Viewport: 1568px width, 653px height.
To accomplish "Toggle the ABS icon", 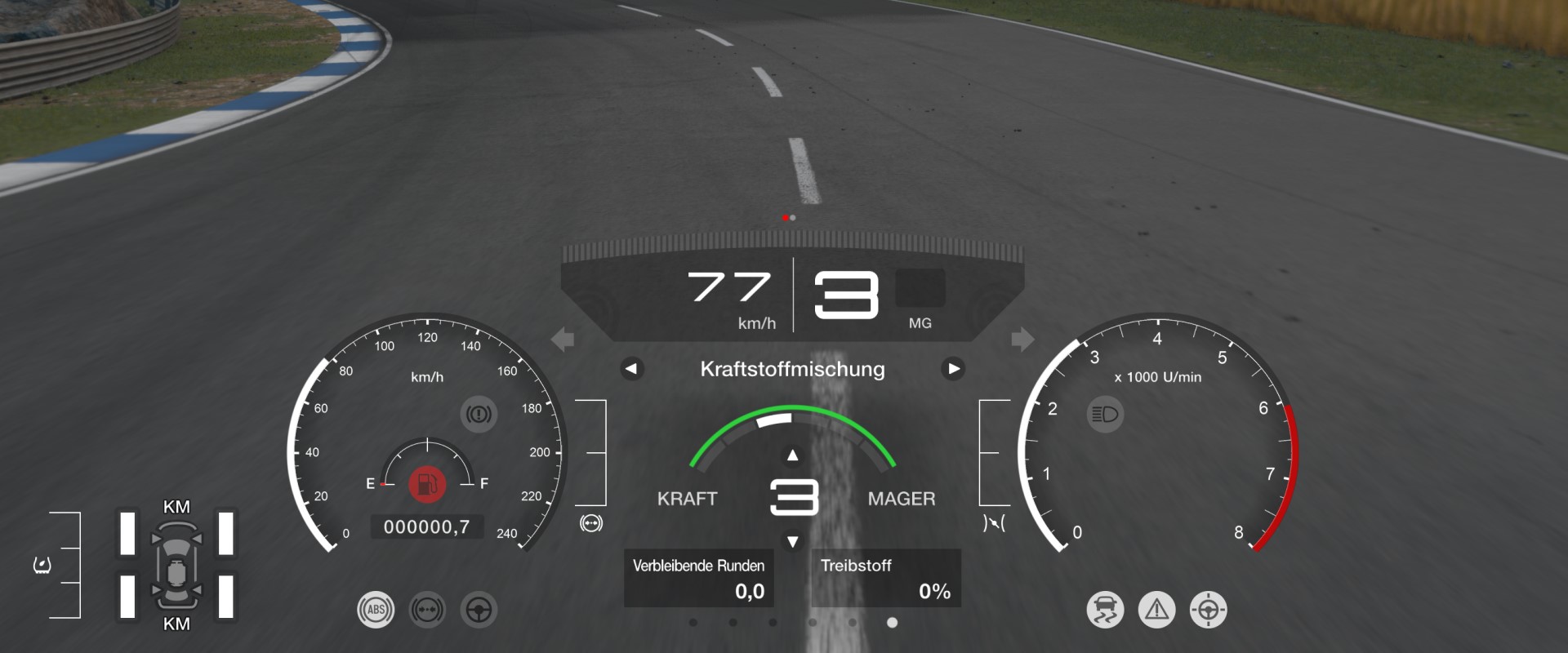I will point(376,610).
